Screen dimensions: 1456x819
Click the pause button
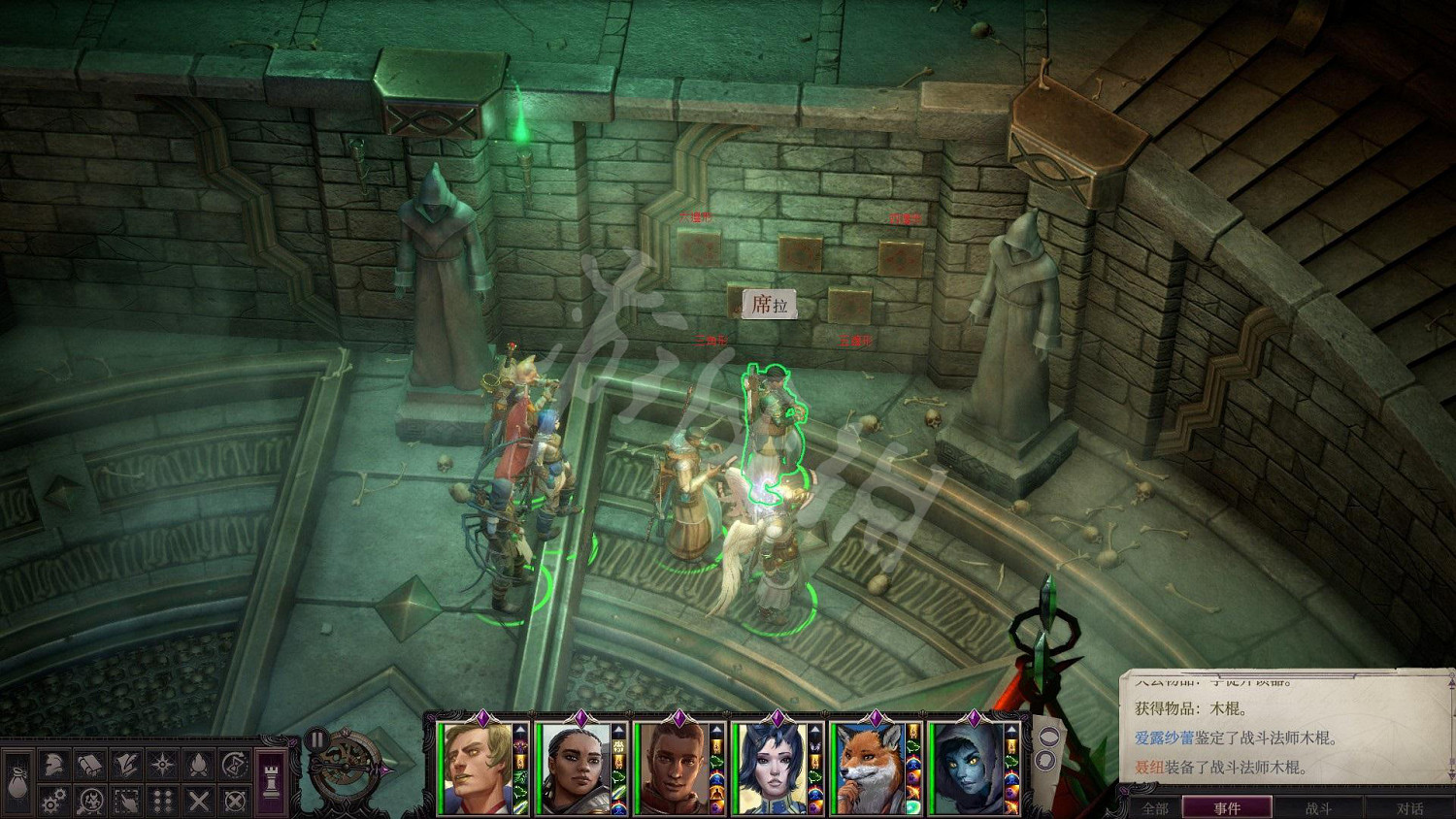pos(316,739)
